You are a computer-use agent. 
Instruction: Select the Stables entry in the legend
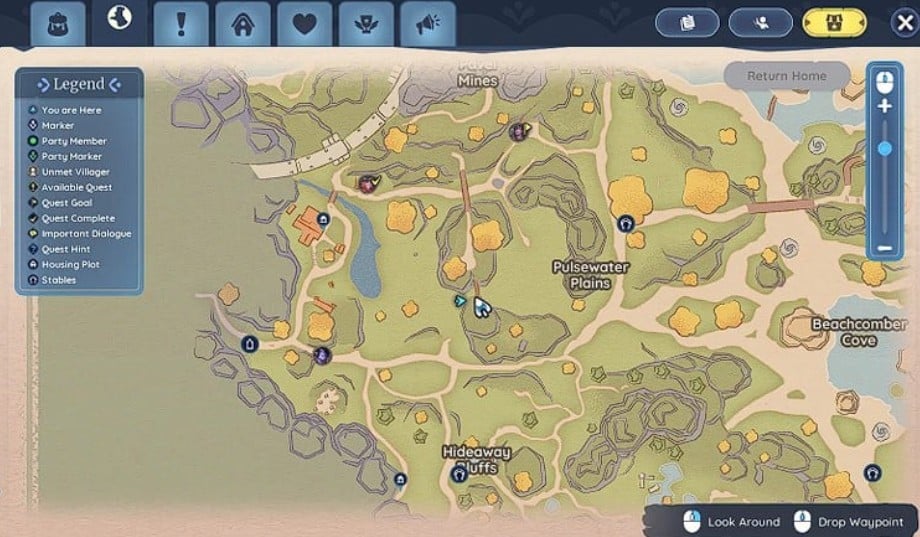(x=58, y=280)
